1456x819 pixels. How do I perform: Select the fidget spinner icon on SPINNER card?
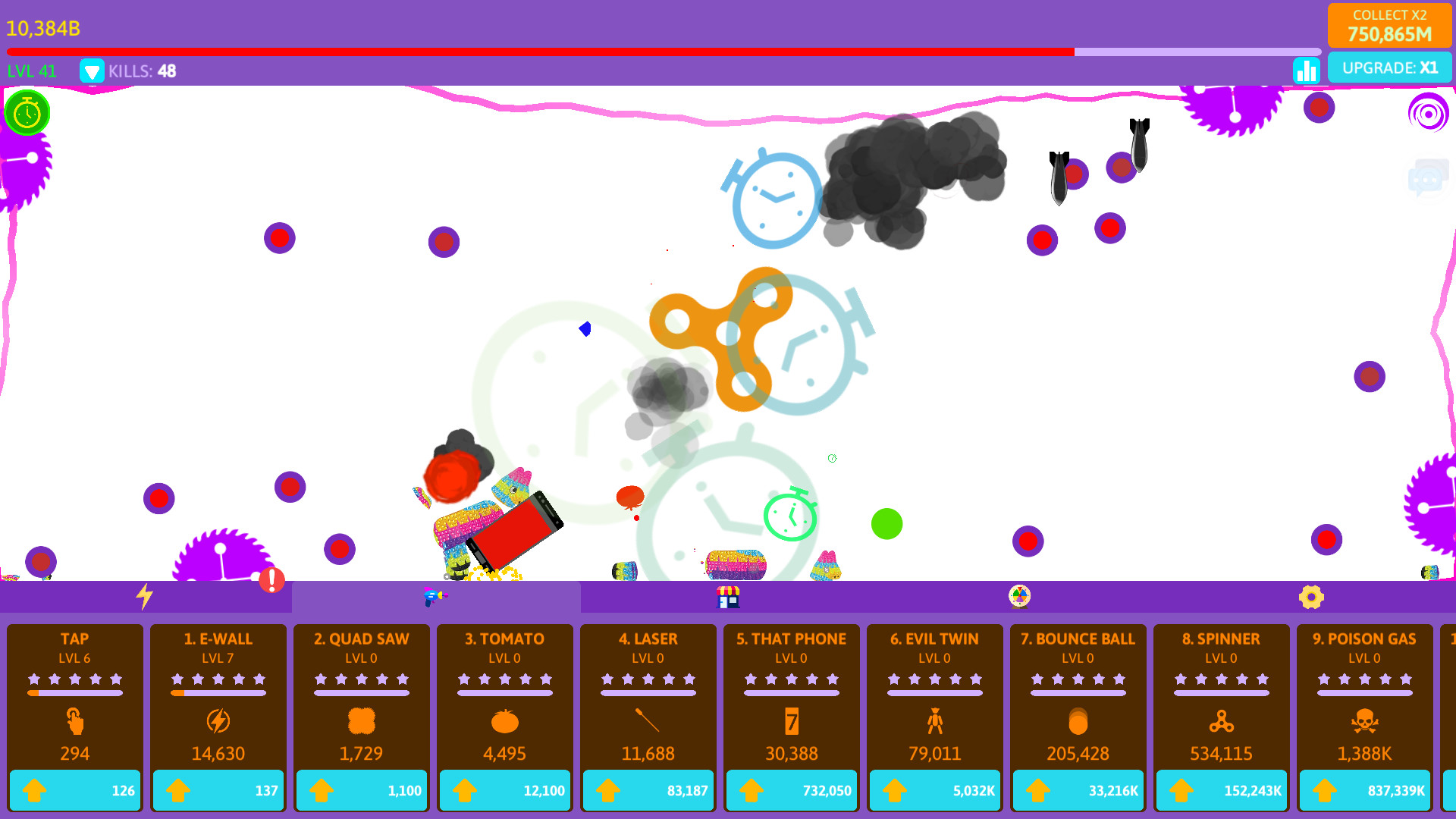pos(1220,721)
